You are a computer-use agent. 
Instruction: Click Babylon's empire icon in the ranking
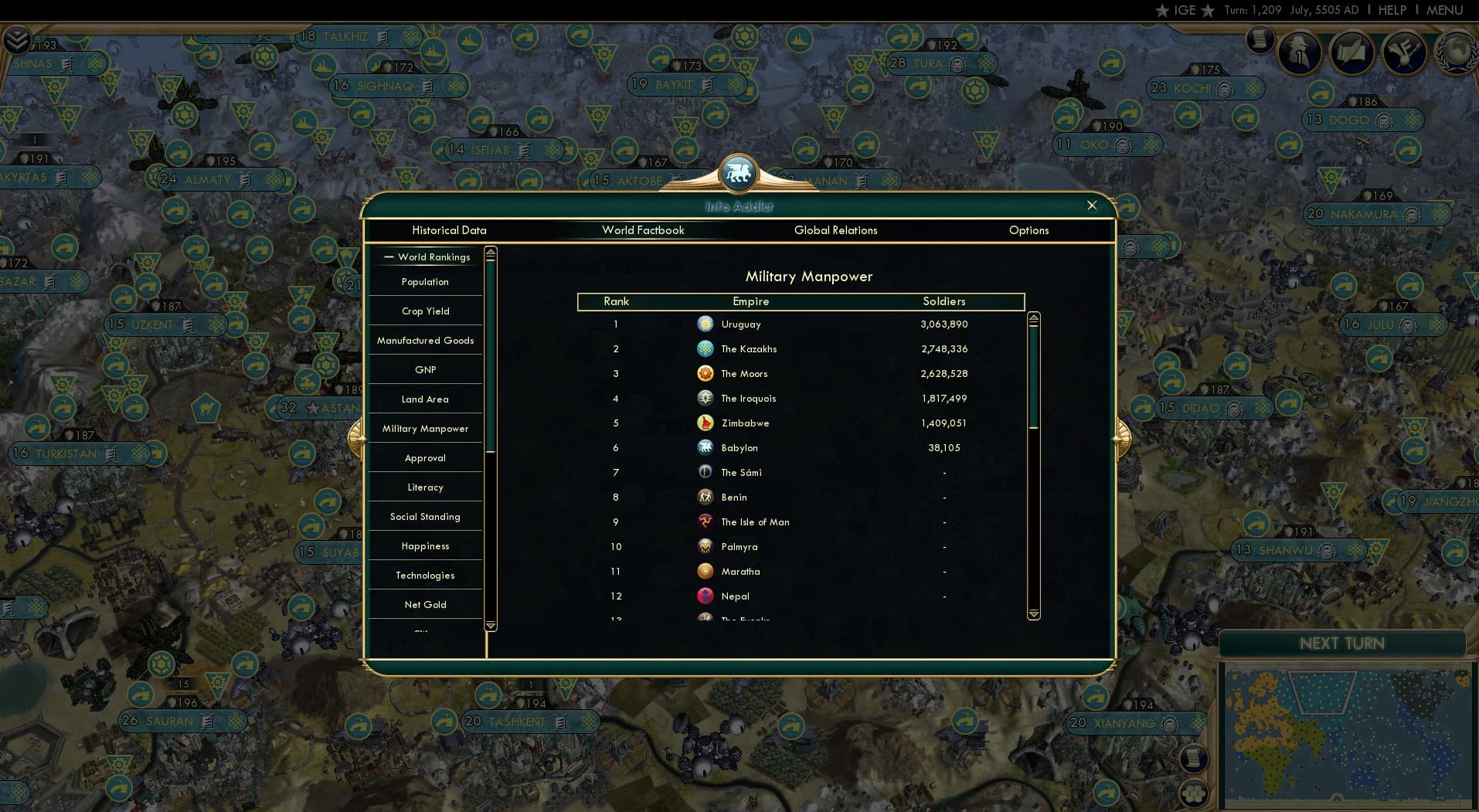click(705, 447)
